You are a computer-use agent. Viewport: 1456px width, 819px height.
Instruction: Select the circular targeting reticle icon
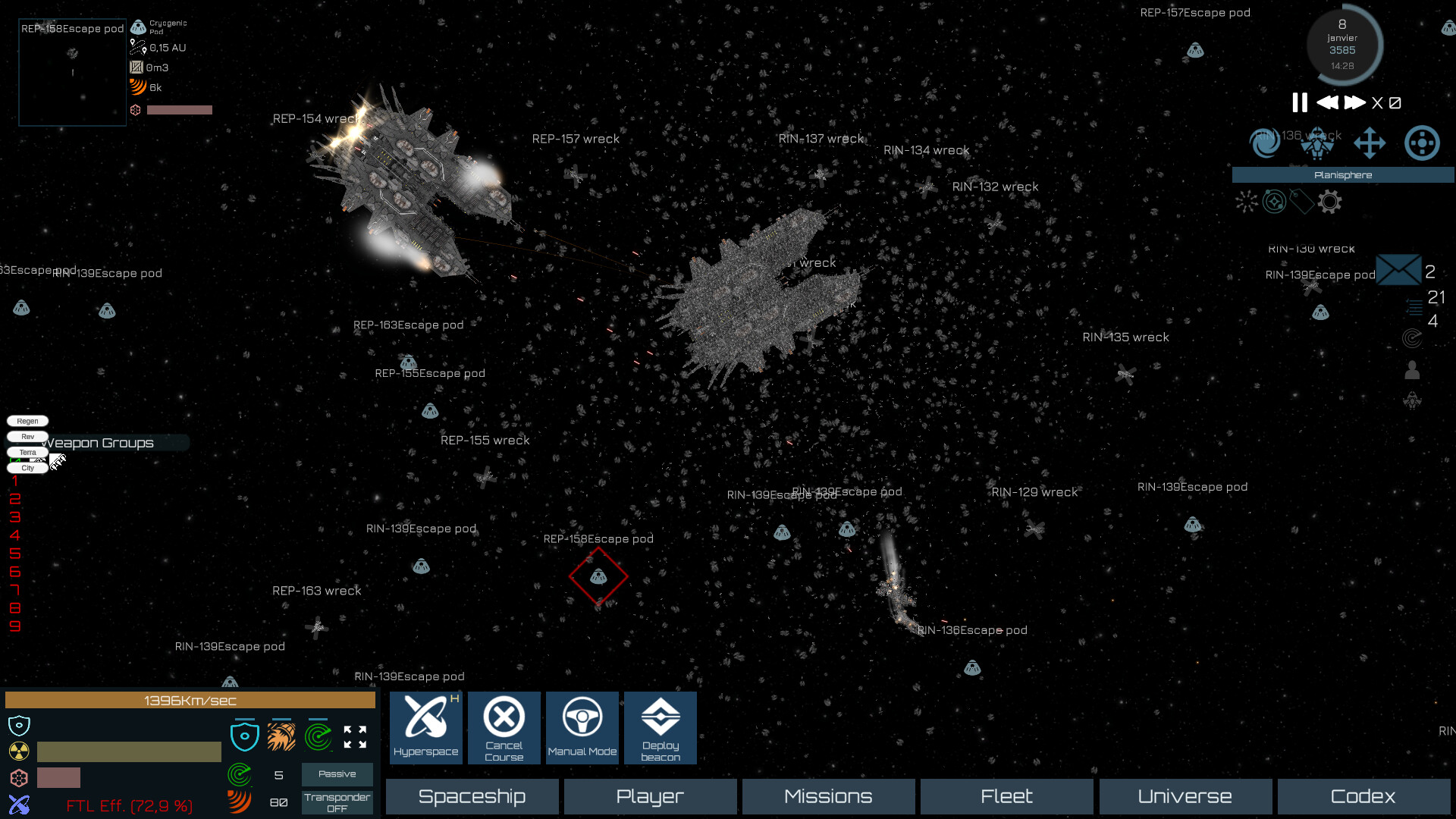[1423, 143]
